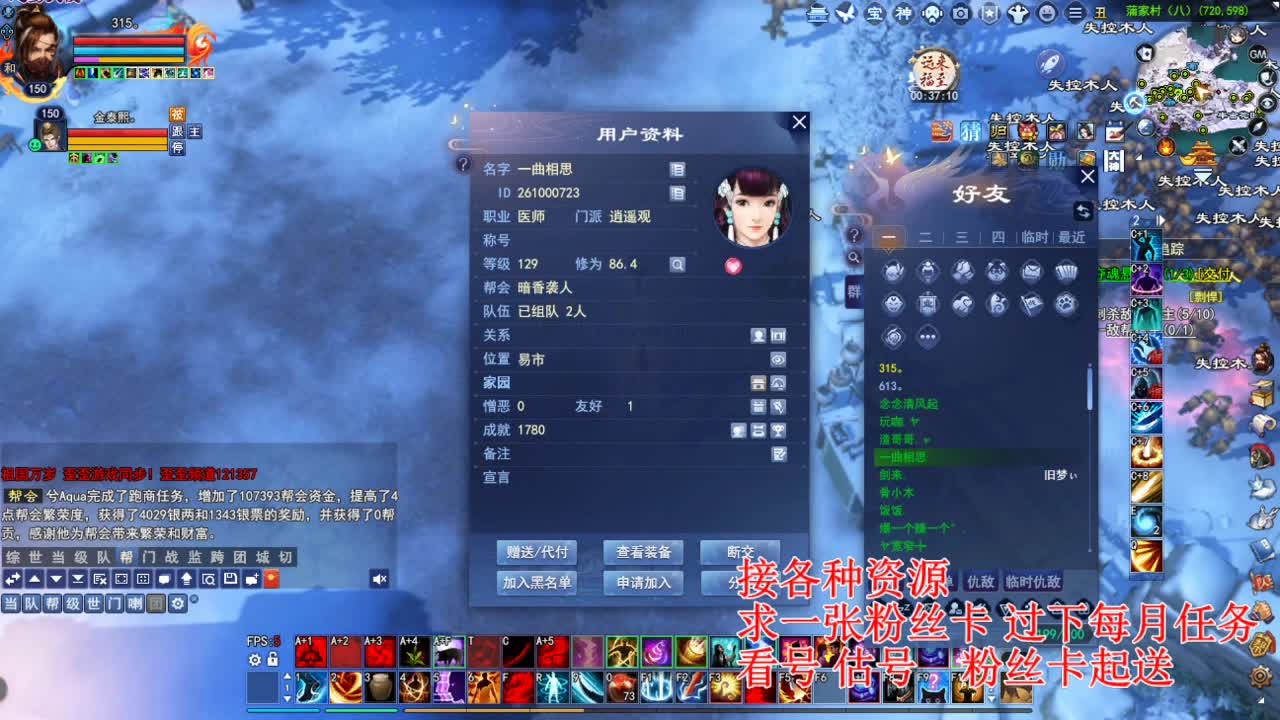
Task: Open chat settings via the gear icon
Action: [179, 603]
